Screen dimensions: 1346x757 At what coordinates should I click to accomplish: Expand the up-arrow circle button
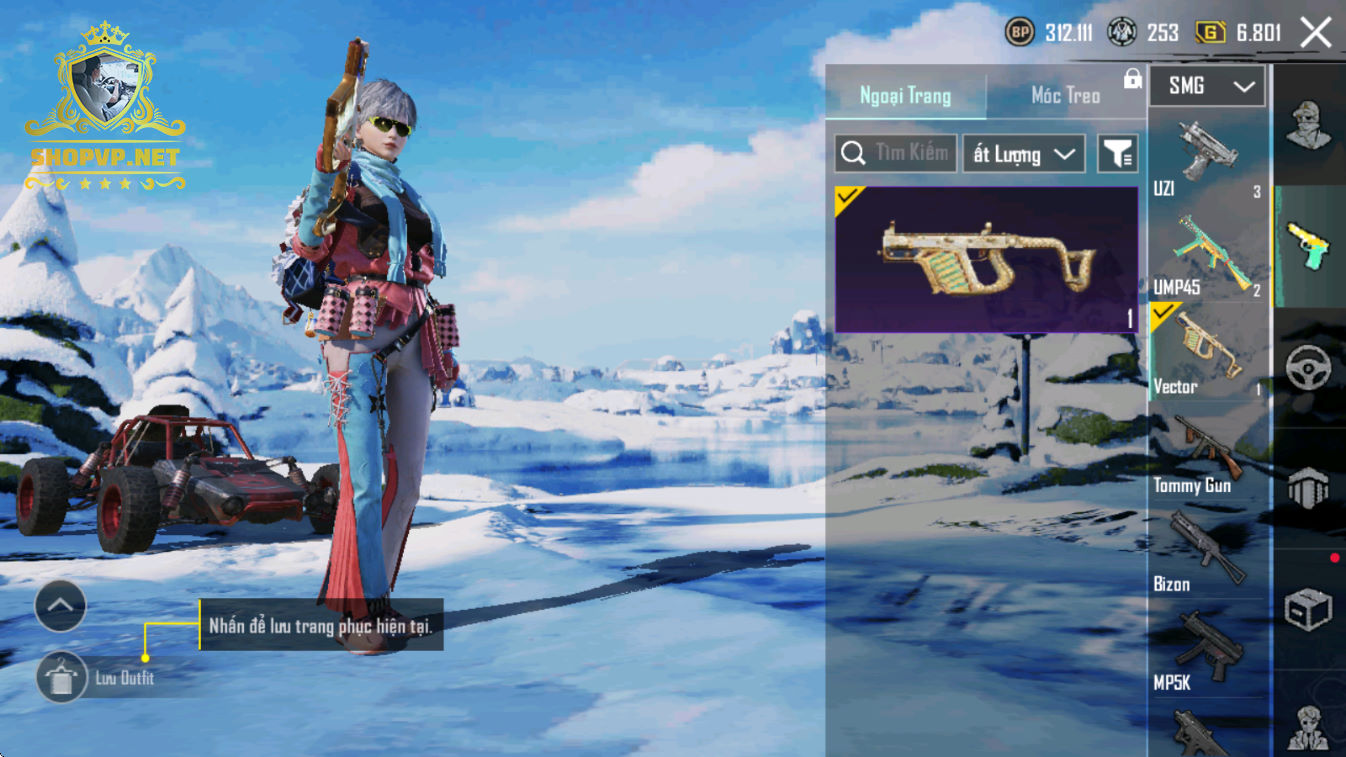point(60,605)
